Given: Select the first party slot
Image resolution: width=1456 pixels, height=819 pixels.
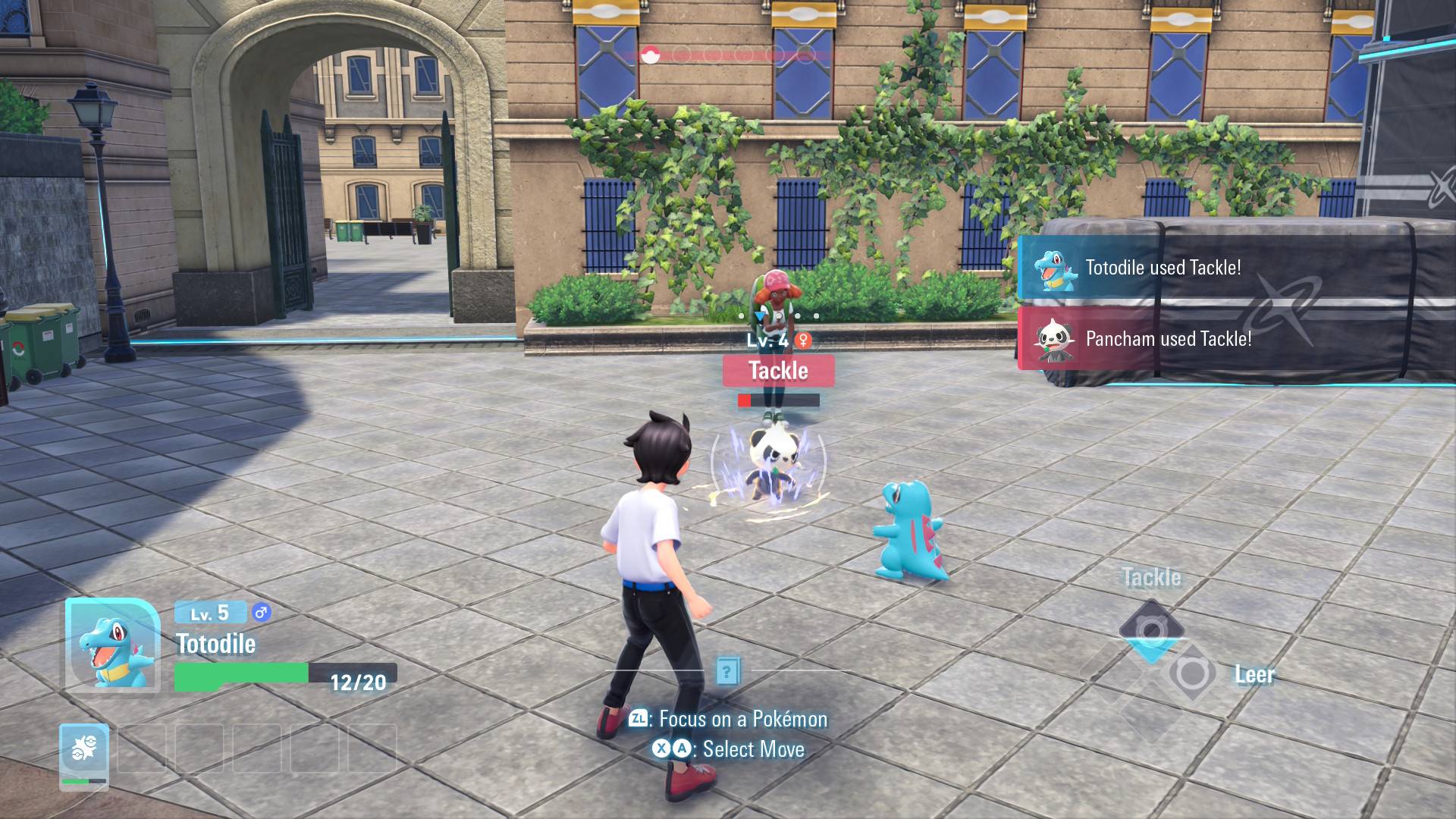Looking at the screenshot, I should tap(84, 754).
